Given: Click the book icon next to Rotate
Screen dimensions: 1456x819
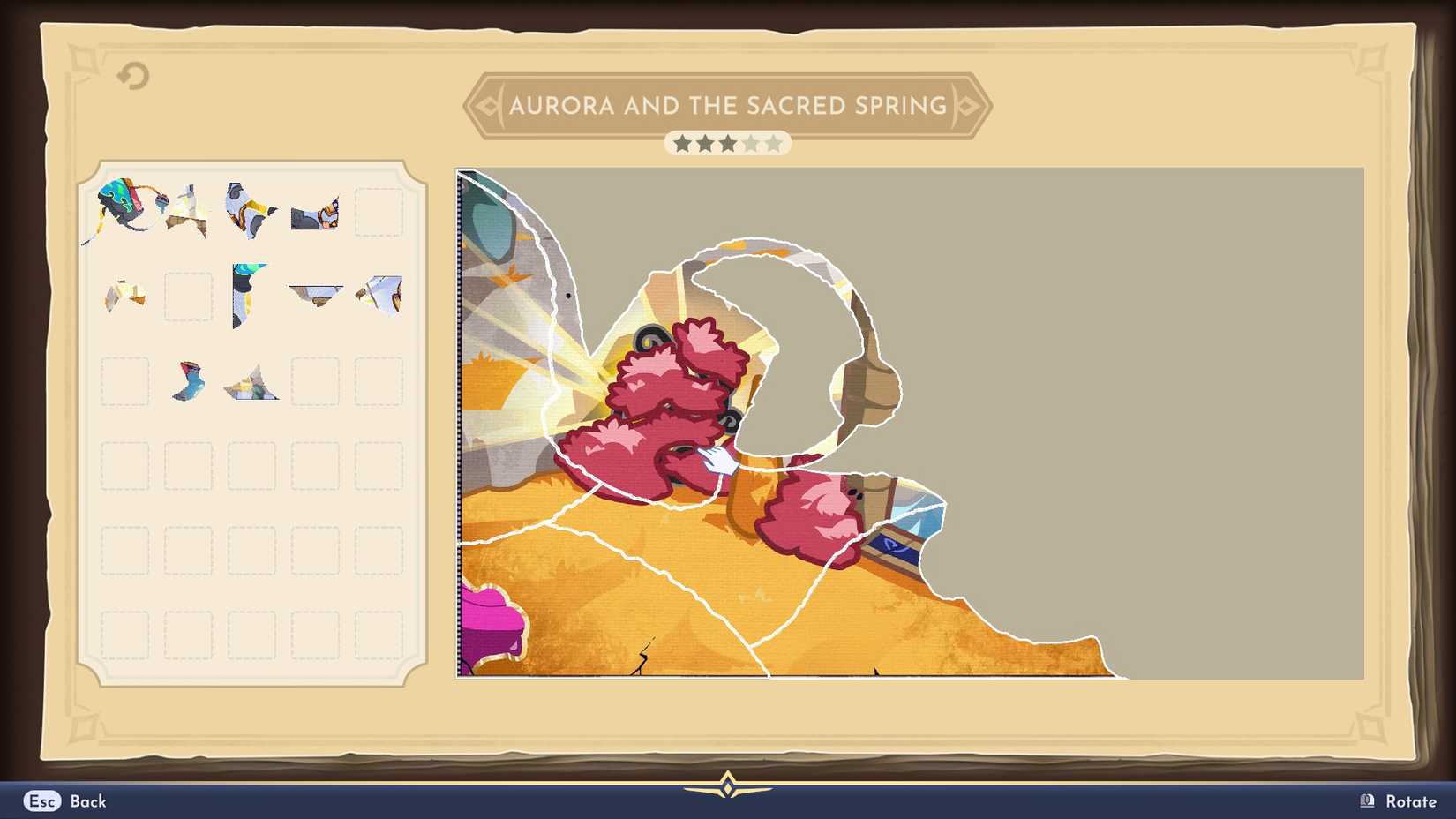Looking at the screenshot, I should point(1364,801).
